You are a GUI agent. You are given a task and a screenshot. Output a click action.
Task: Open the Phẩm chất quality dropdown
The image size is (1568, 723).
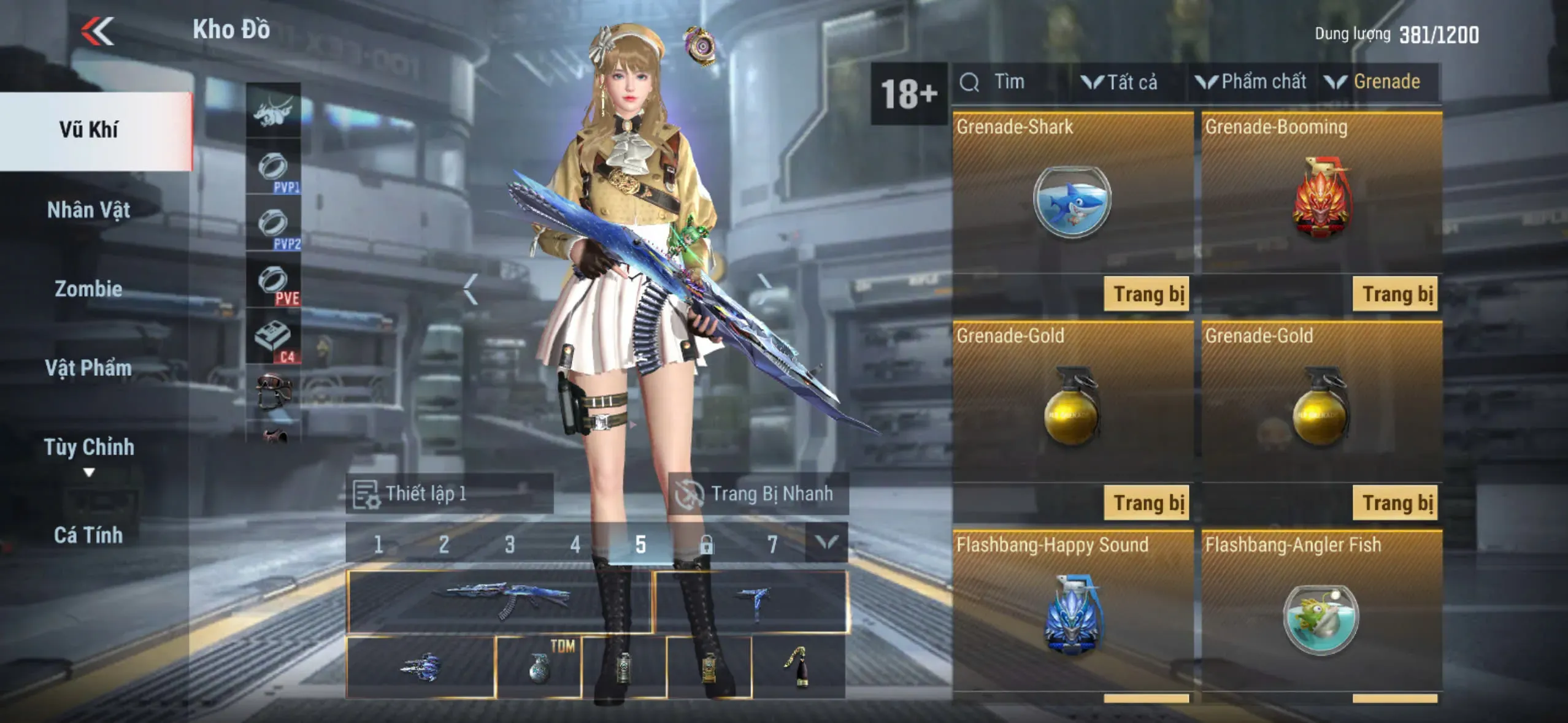point(1251,82)
